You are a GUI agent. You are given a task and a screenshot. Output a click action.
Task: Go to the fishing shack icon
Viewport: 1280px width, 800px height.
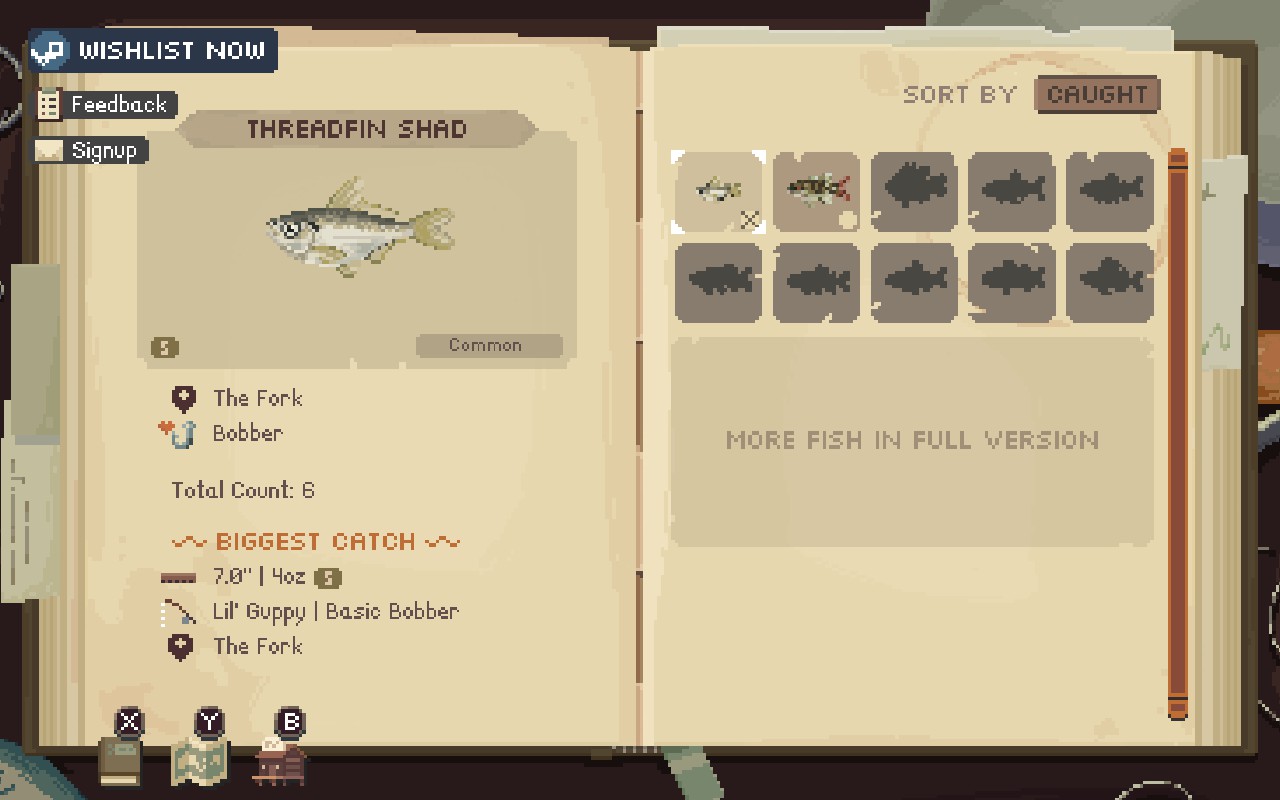pyautogui.click(x=281, y=762)
